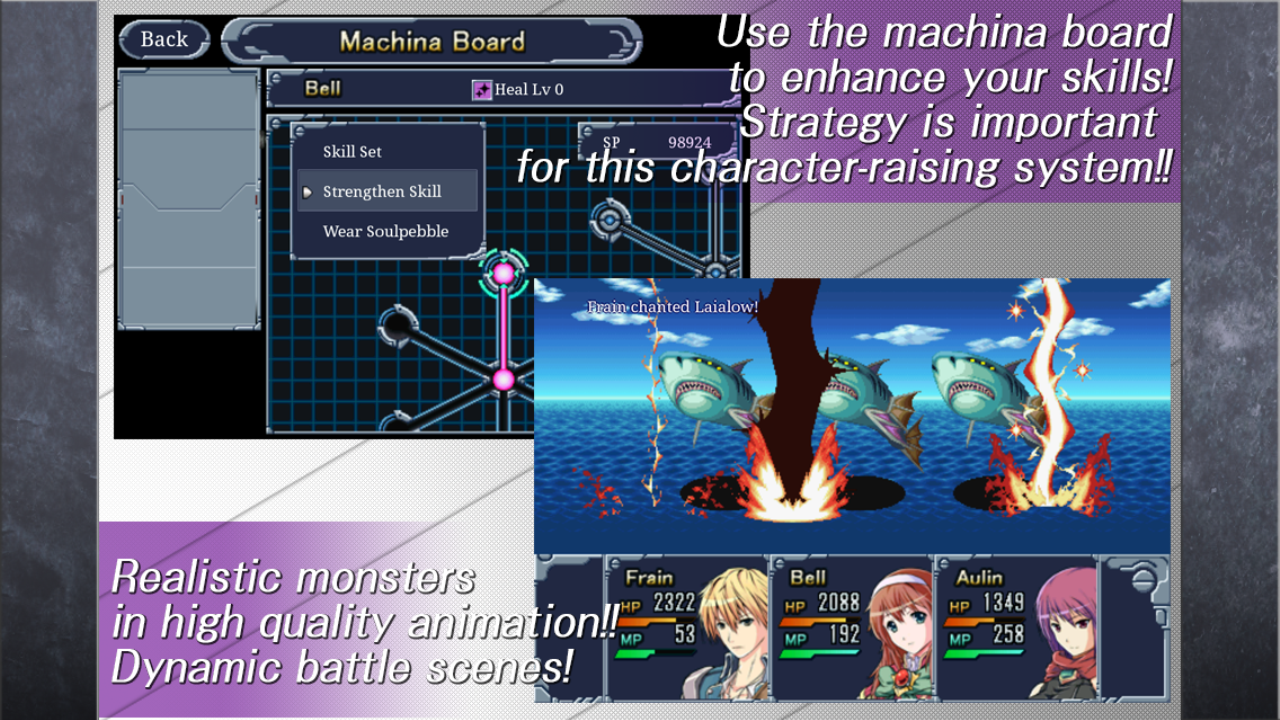Choose Skill Set from the menu
This screenshot has width=1280, height=720.
pos(352,151)
